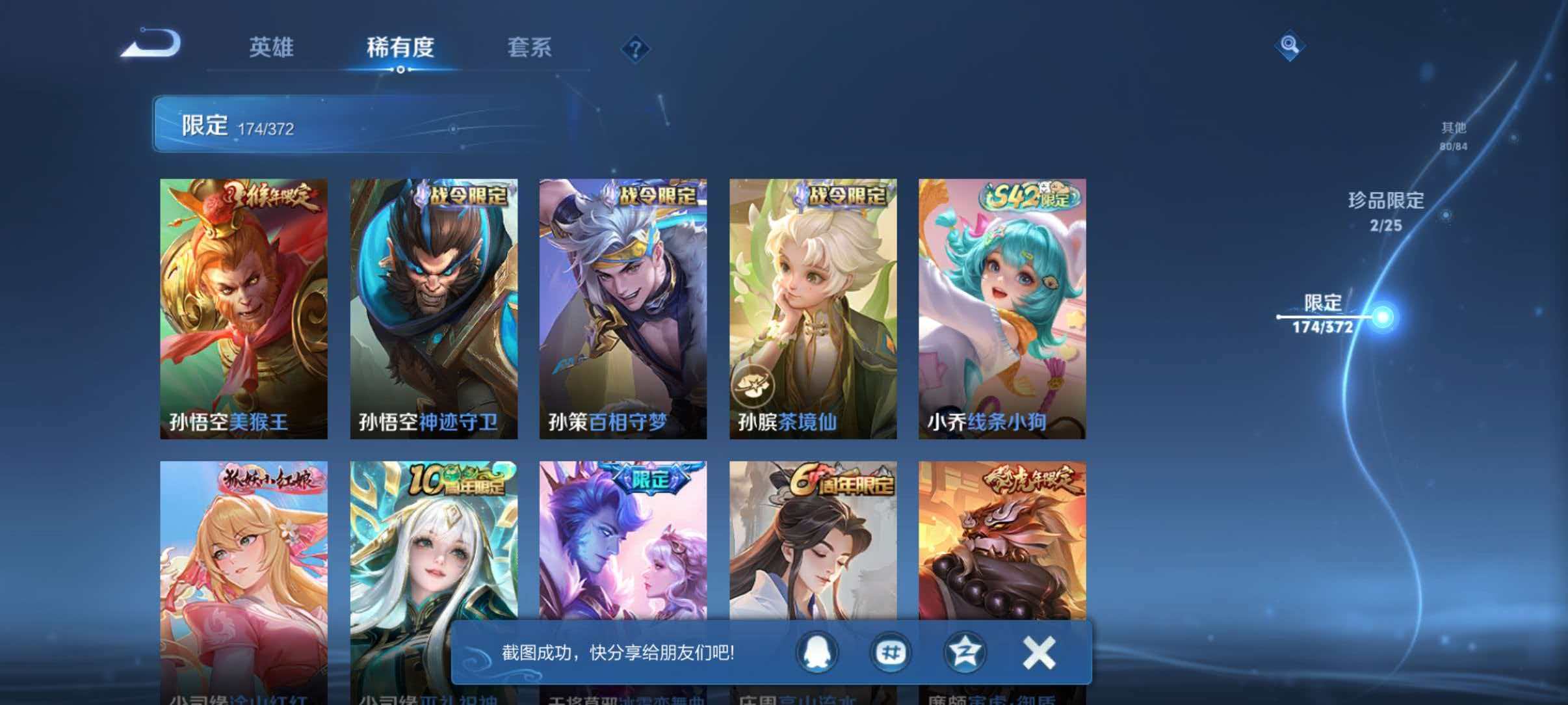The image size is (1568, 705).
Task: Switch to the 英雄 tab
Action: (272, 47)
